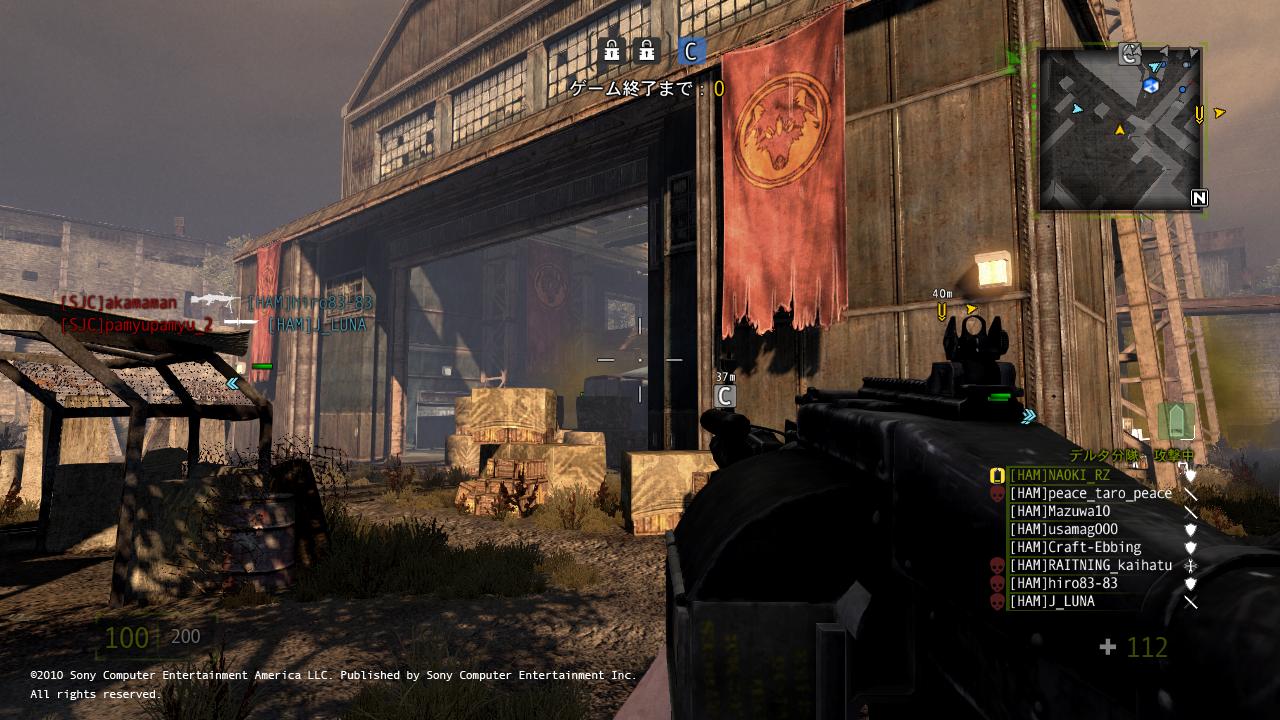Screen dimensions: 1280x720
Task: Select the [HAM]Craft-Ebbing roster entry
Action: pyautogui.click(x=1075, y=548)
